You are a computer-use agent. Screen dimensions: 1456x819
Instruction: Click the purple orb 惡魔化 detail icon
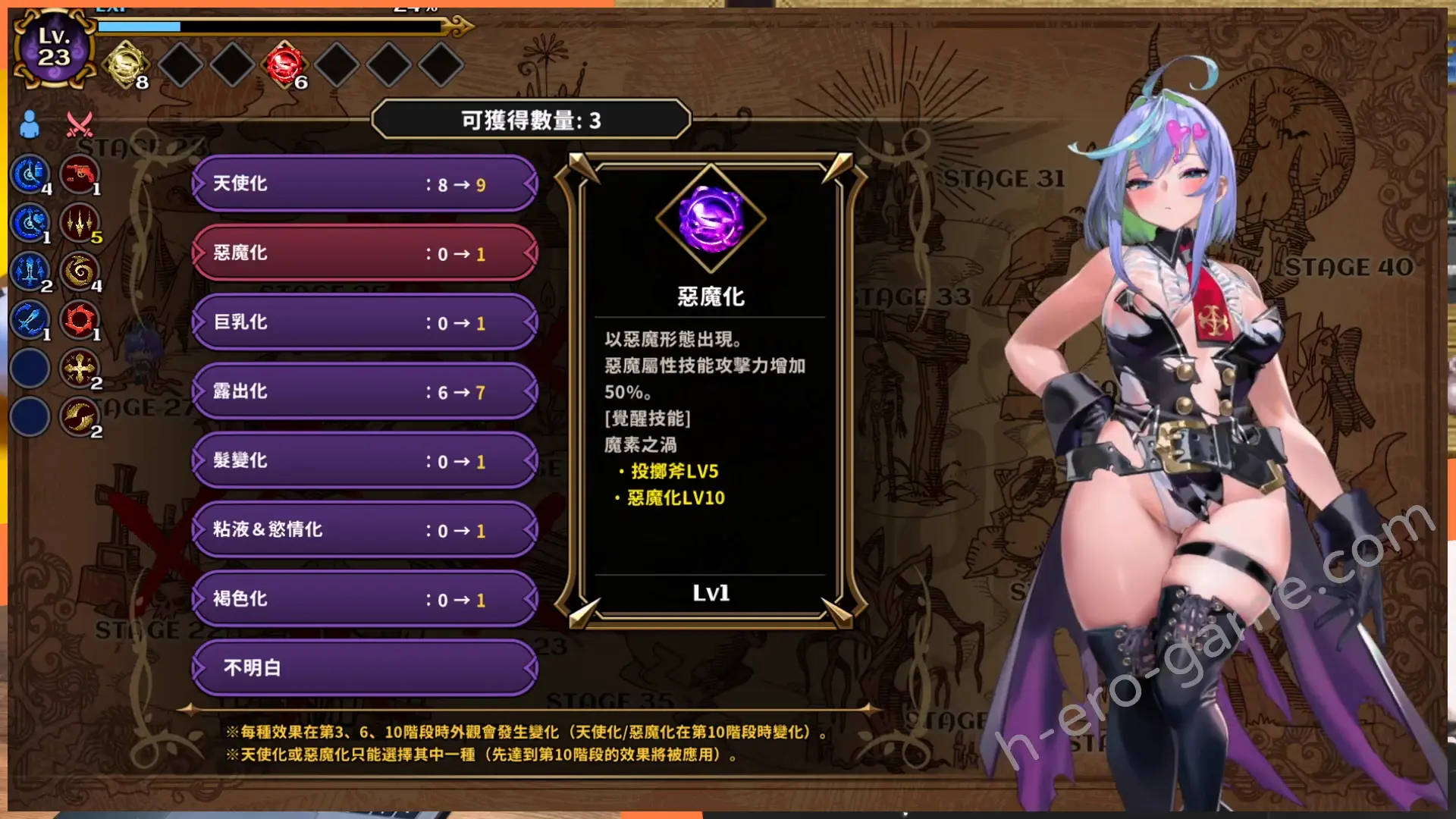pos(711,219)
